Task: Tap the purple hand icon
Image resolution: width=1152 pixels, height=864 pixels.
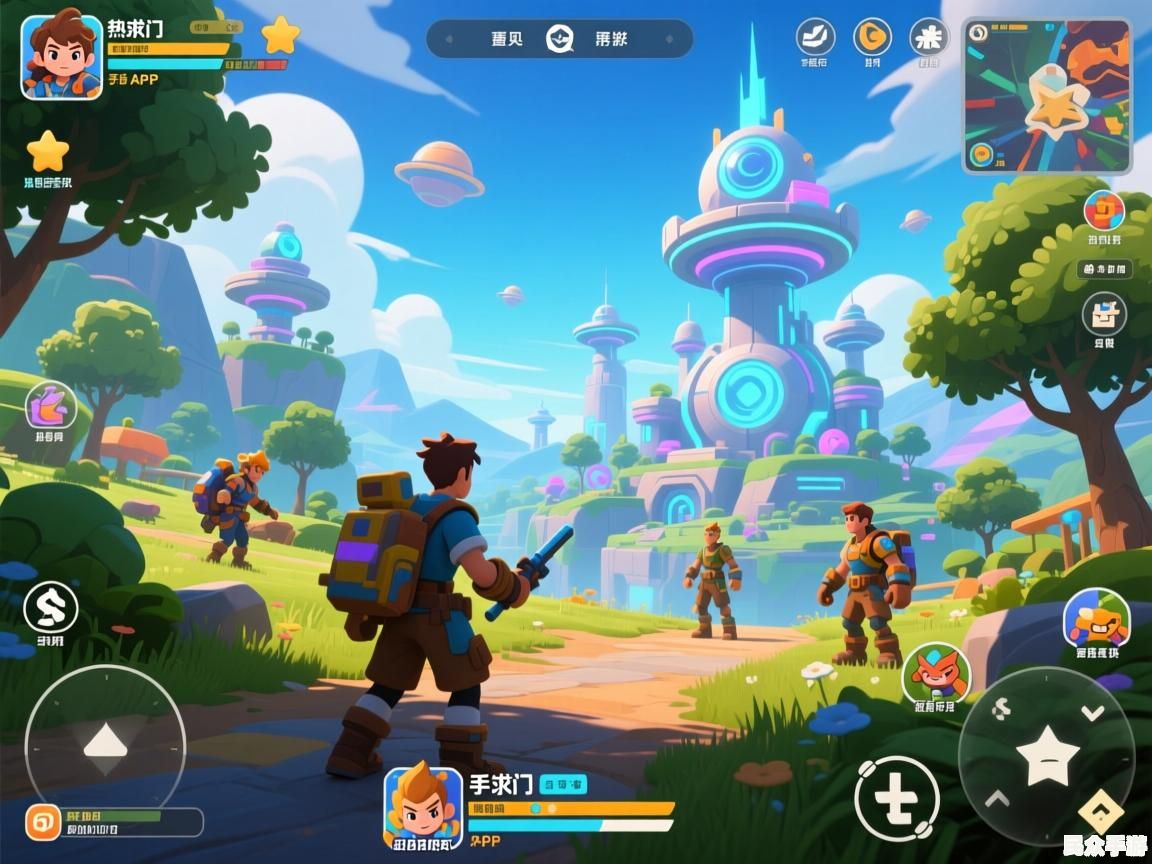Action: click(x=51, y=406)
